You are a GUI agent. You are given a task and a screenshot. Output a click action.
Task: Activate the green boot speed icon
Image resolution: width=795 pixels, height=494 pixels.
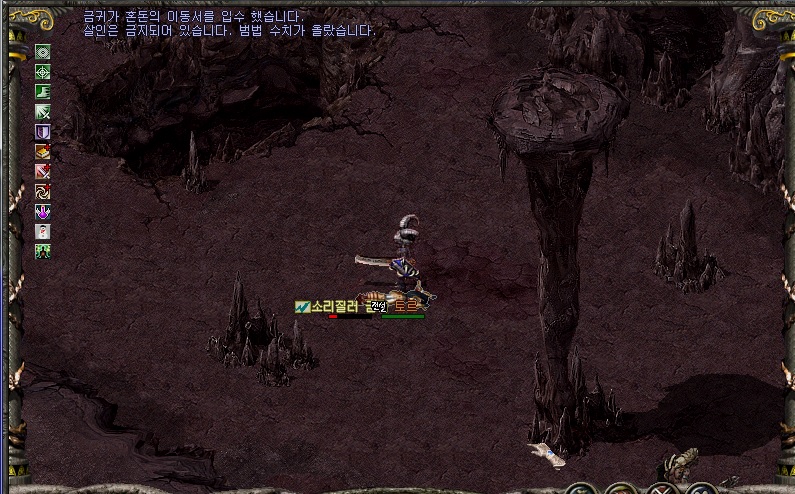coord(43,92)
